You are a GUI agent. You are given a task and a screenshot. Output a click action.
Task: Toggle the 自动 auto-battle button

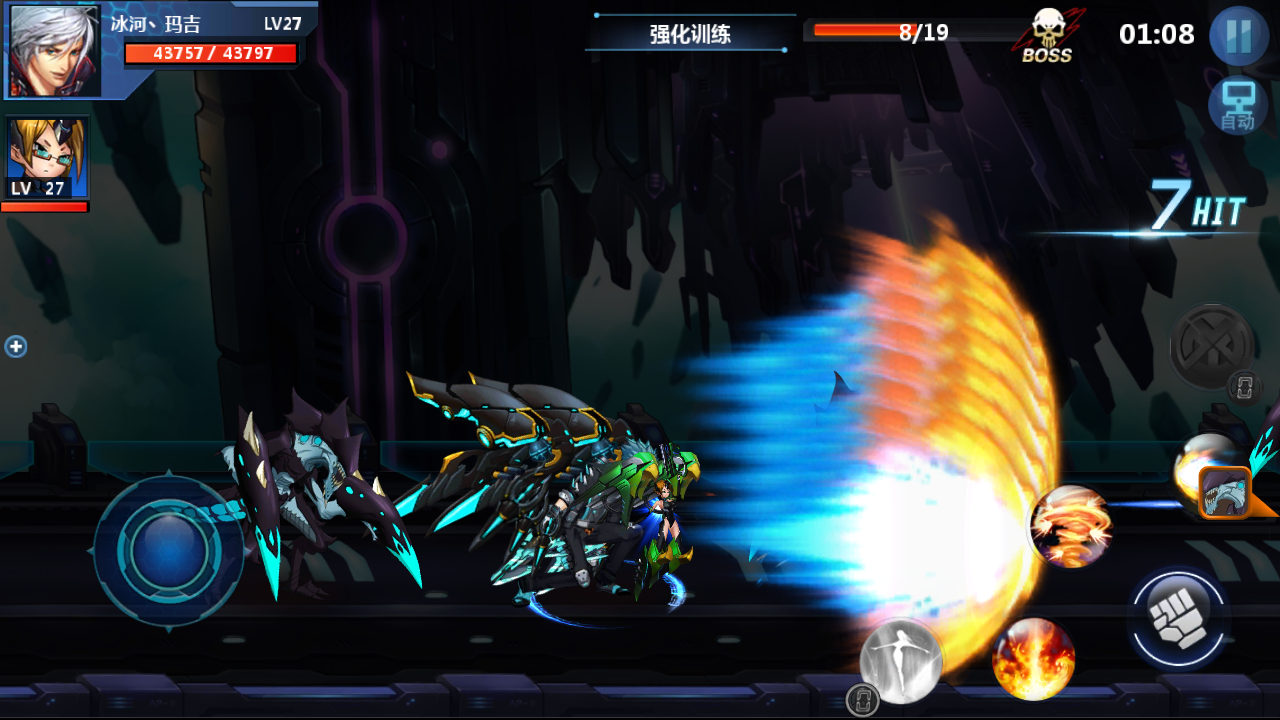click(1238, 106)
